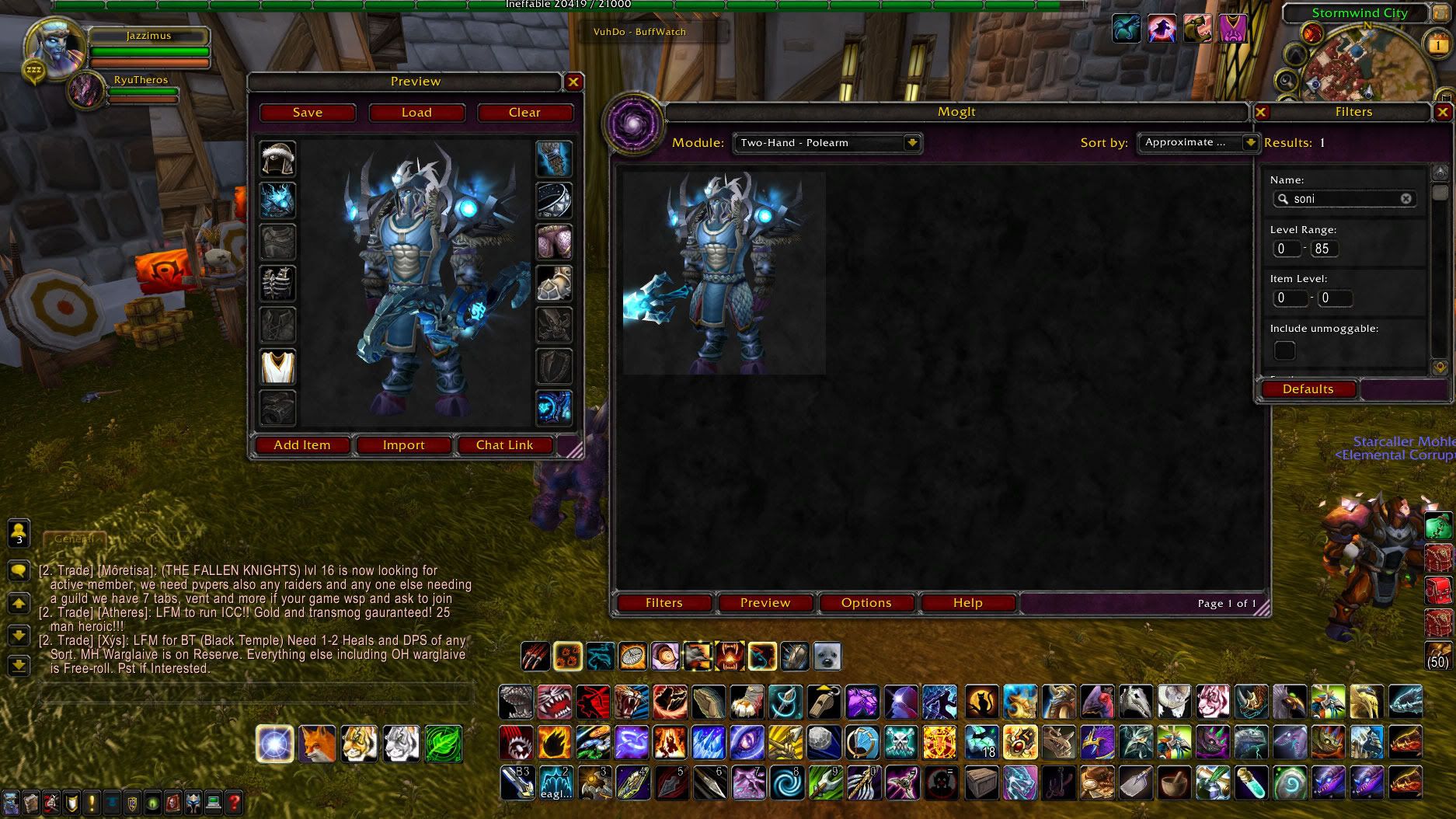Toggle the Include unmoggable checkbox
The image size is (1456, 819).
pos(1284,350)
